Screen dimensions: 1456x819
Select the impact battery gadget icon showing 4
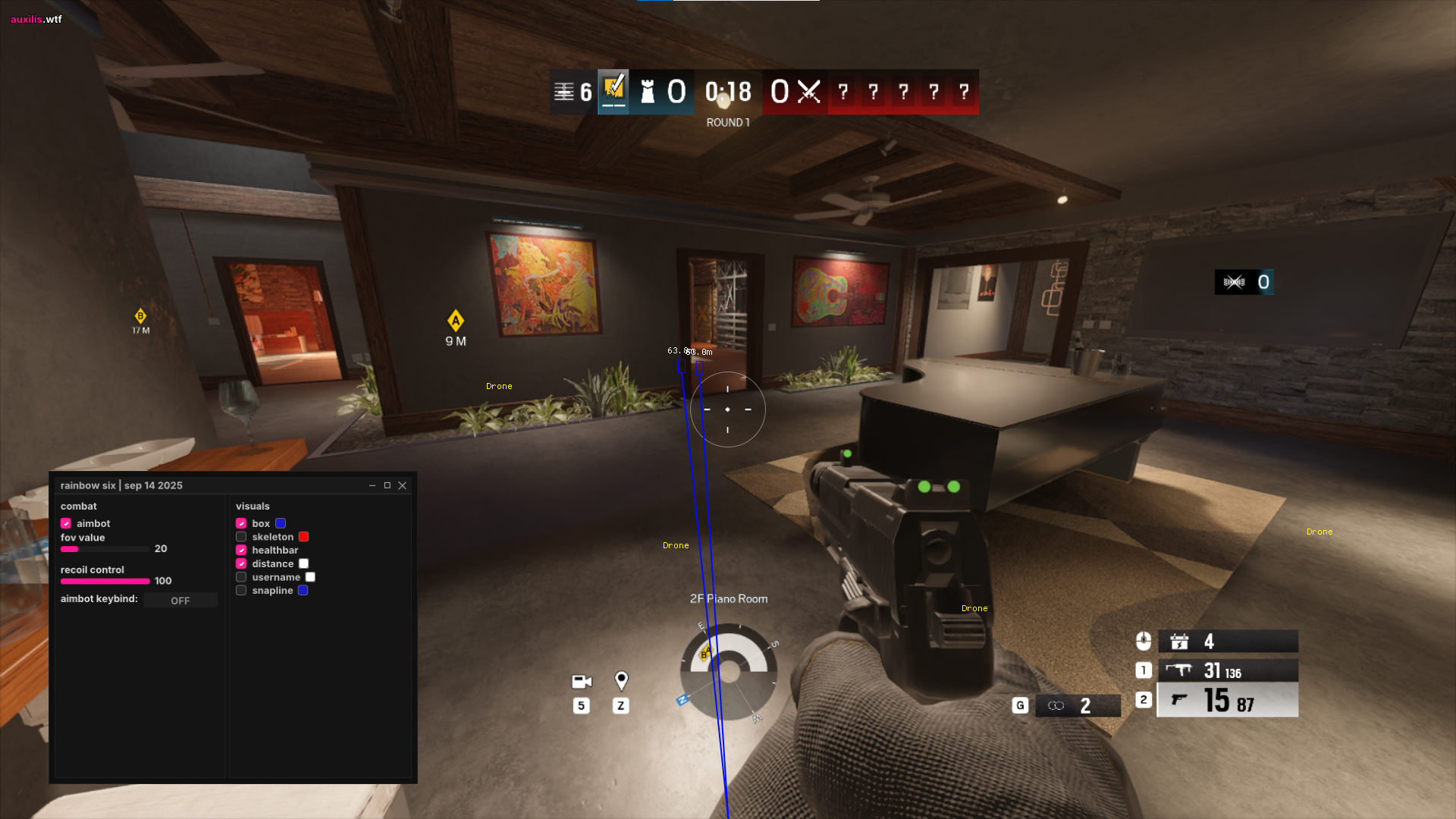[1179, 641]
